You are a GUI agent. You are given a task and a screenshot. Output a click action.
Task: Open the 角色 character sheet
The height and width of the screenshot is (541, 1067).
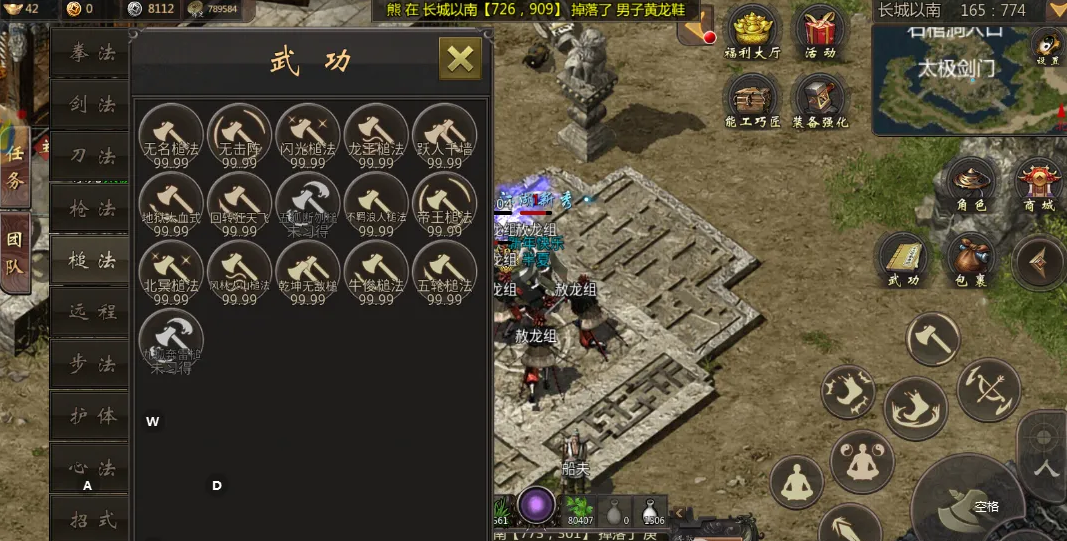coord(971,183)
